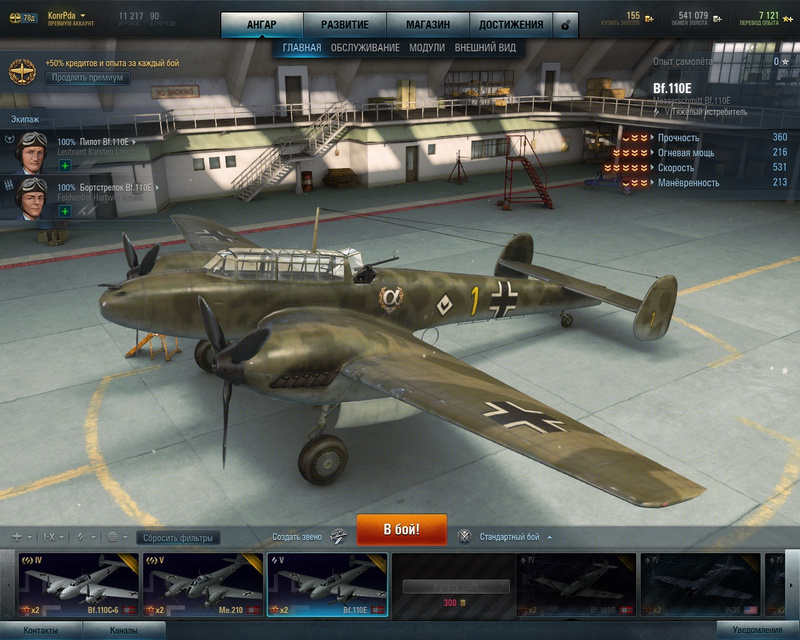Screen dimensions: 800x640
Task: Open the Каналы chat channels
Action: coord(124,631)
